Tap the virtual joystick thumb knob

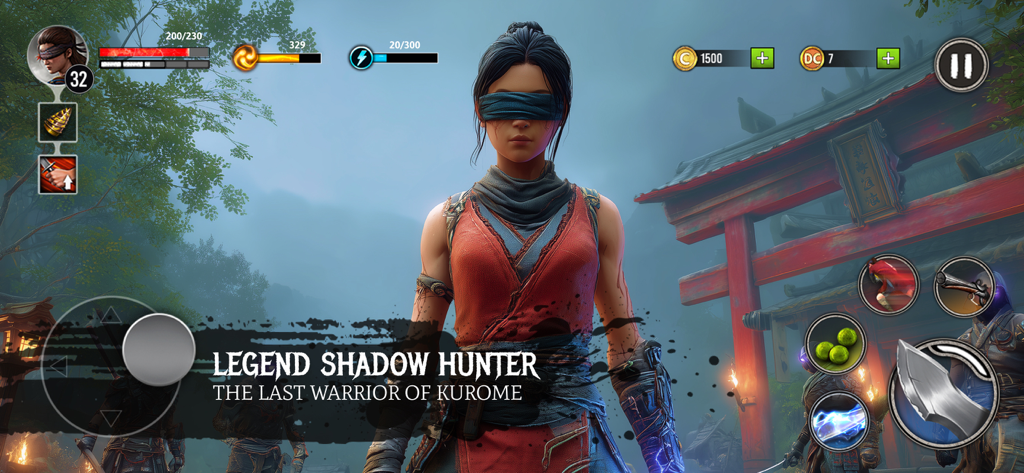pos(158,350)
